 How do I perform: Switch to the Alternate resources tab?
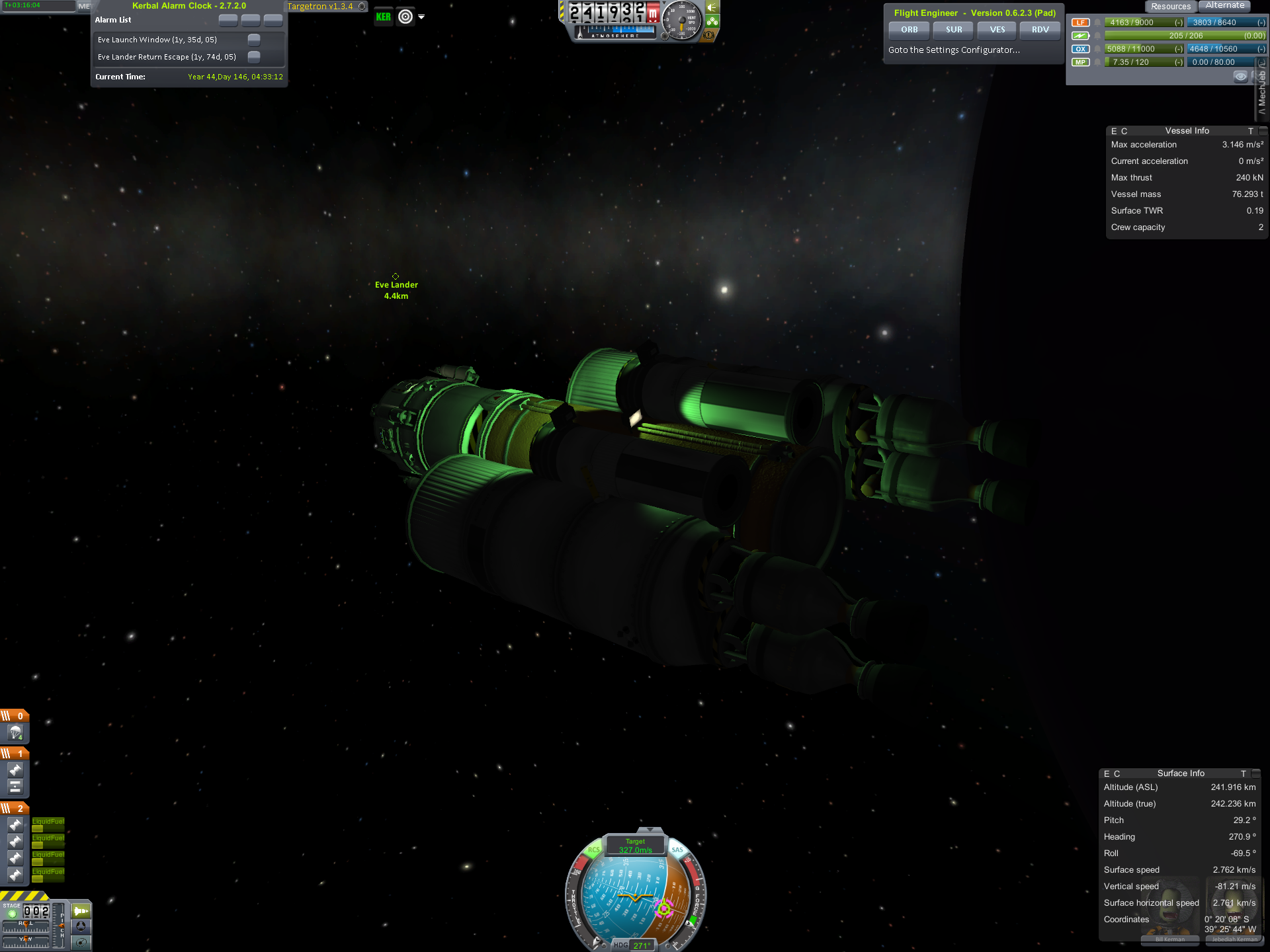[x=1224, y=6]
